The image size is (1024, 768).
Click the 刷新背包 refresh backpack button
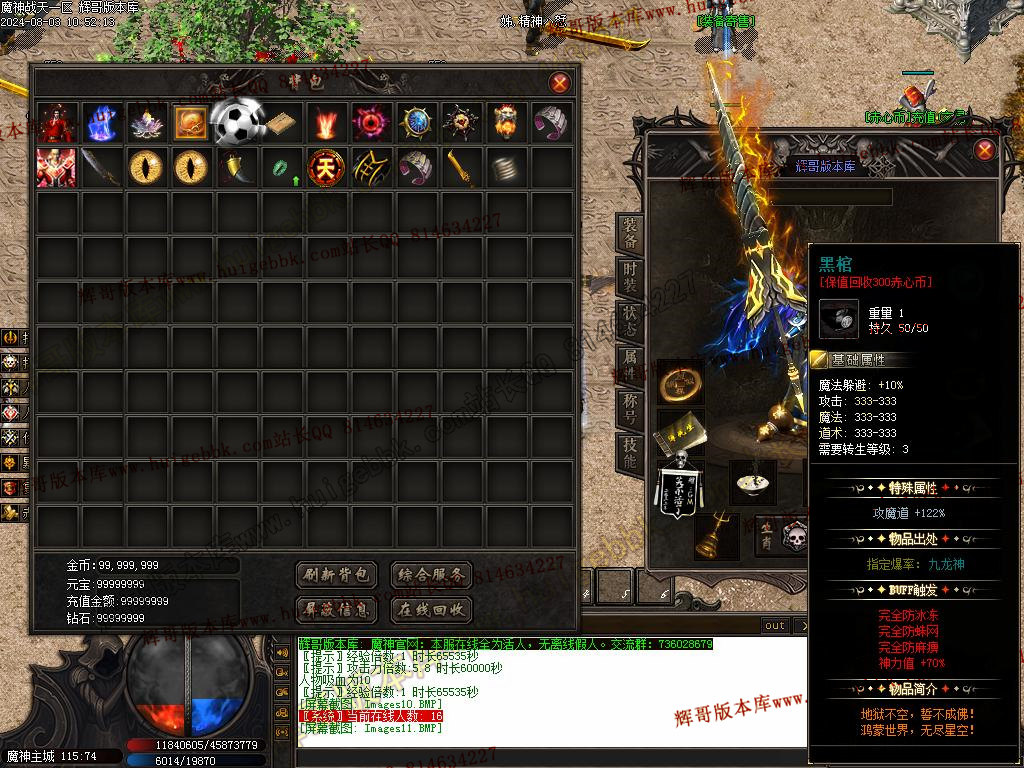337,575
